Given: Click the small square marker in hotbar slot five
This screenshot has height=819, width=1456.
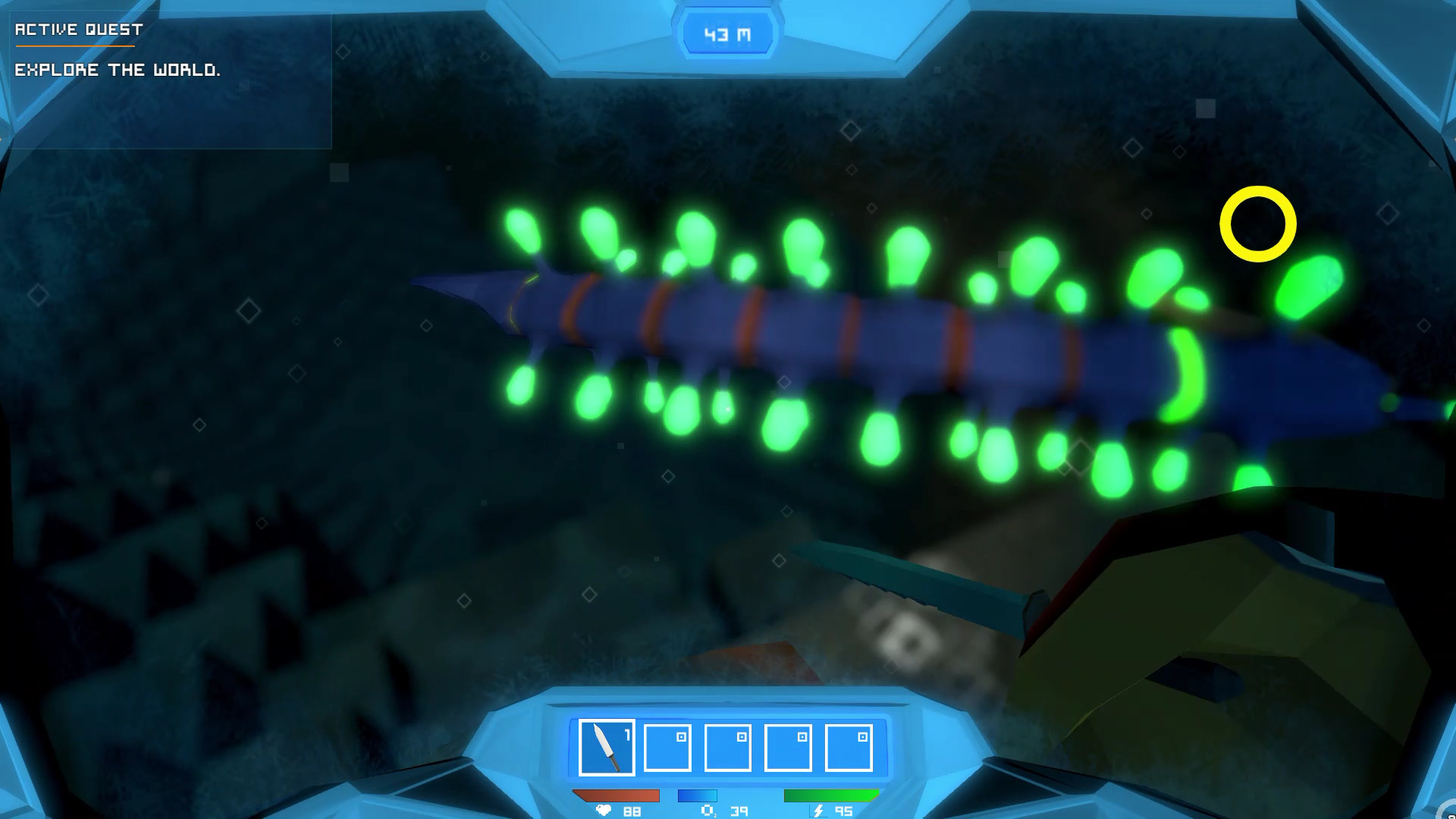Looking at the screenshot, I should 864,736.
